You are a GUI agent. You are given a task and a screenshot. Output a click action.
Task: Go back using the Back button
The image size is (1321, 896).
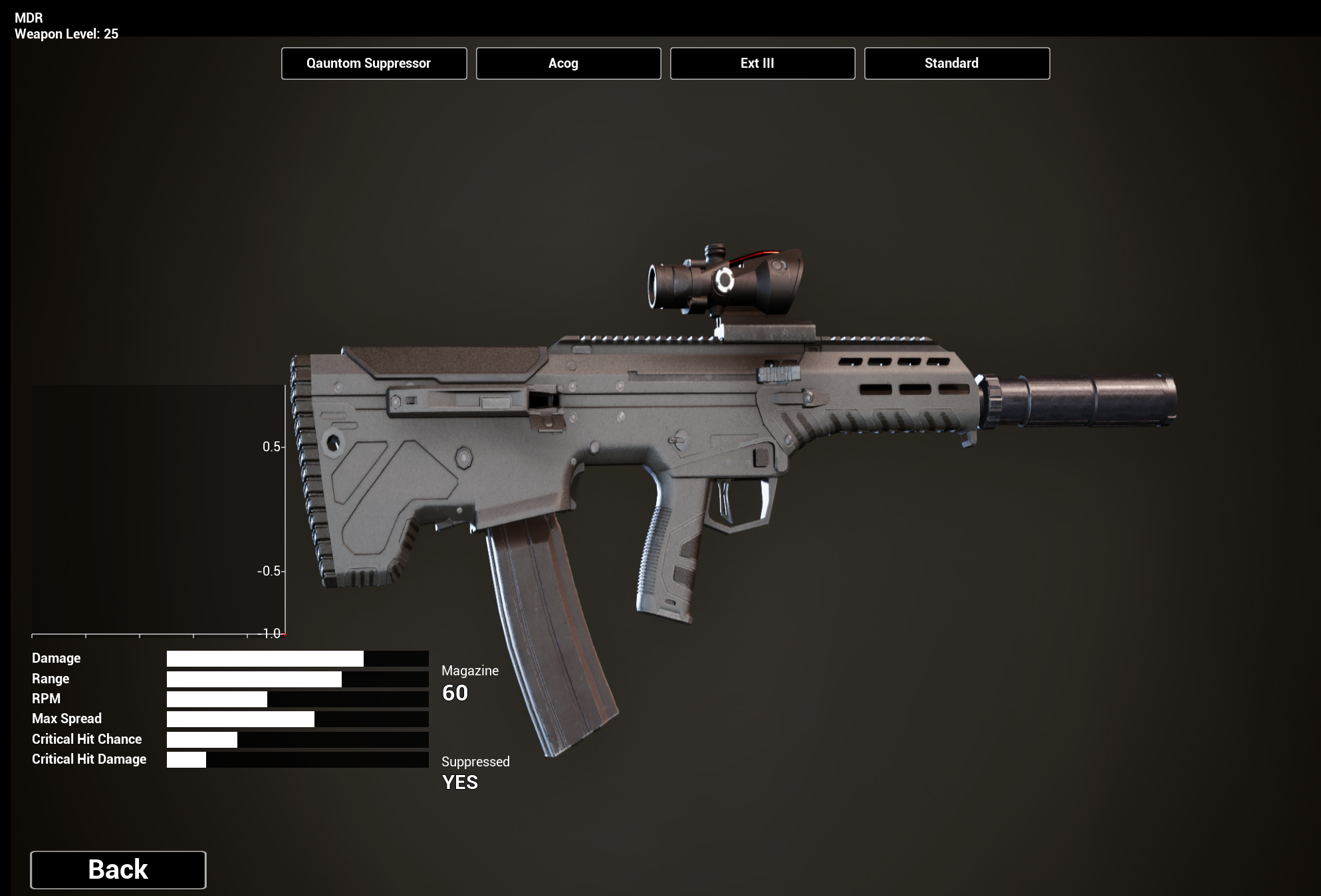tap(118, 869)
